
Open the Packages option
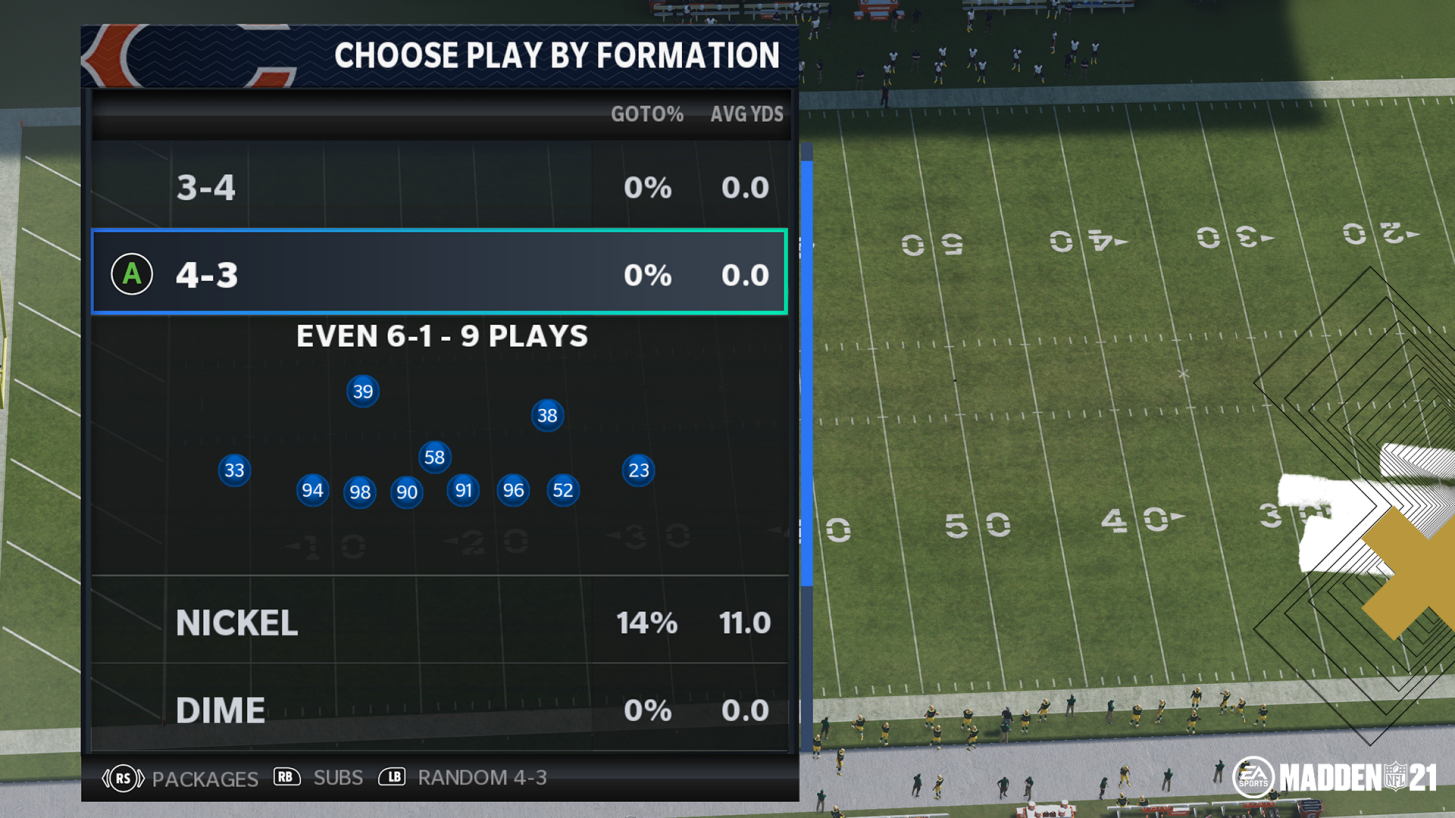click(x=181, y=778)
